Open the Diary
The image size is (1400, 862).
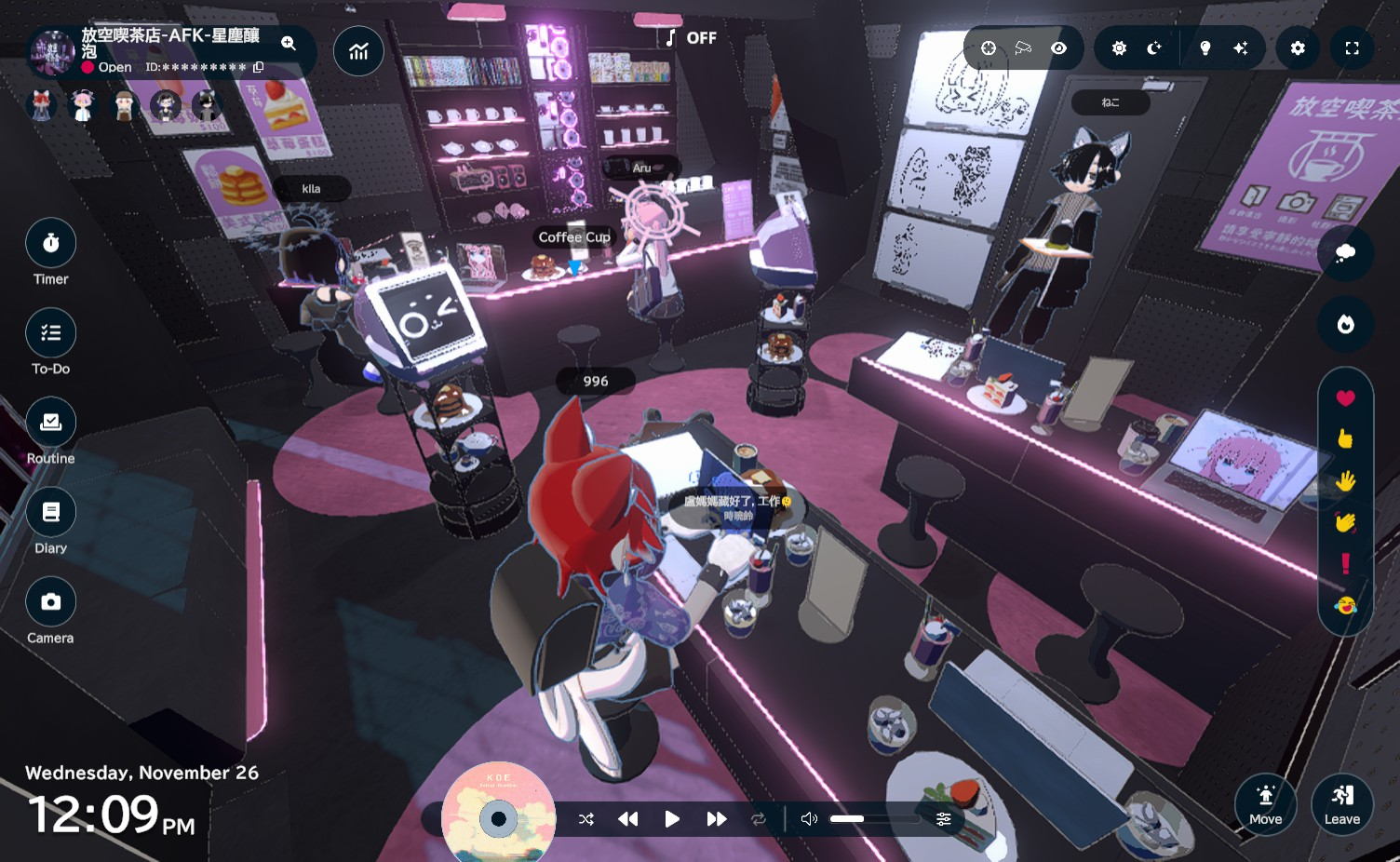(x=50, y=512)
